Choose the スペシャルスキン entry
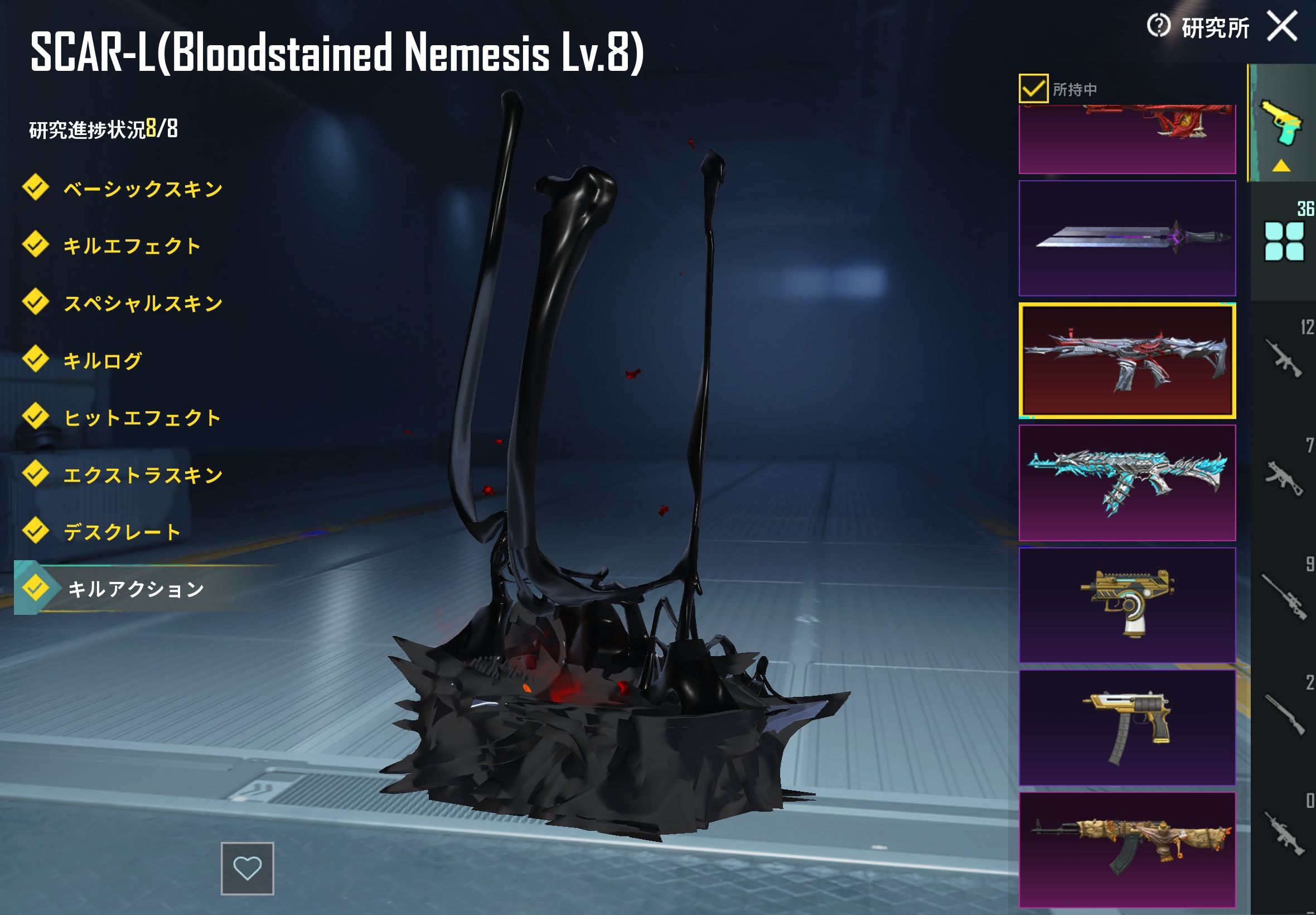This screenshot has width=1316, height=915. (142, 304)
